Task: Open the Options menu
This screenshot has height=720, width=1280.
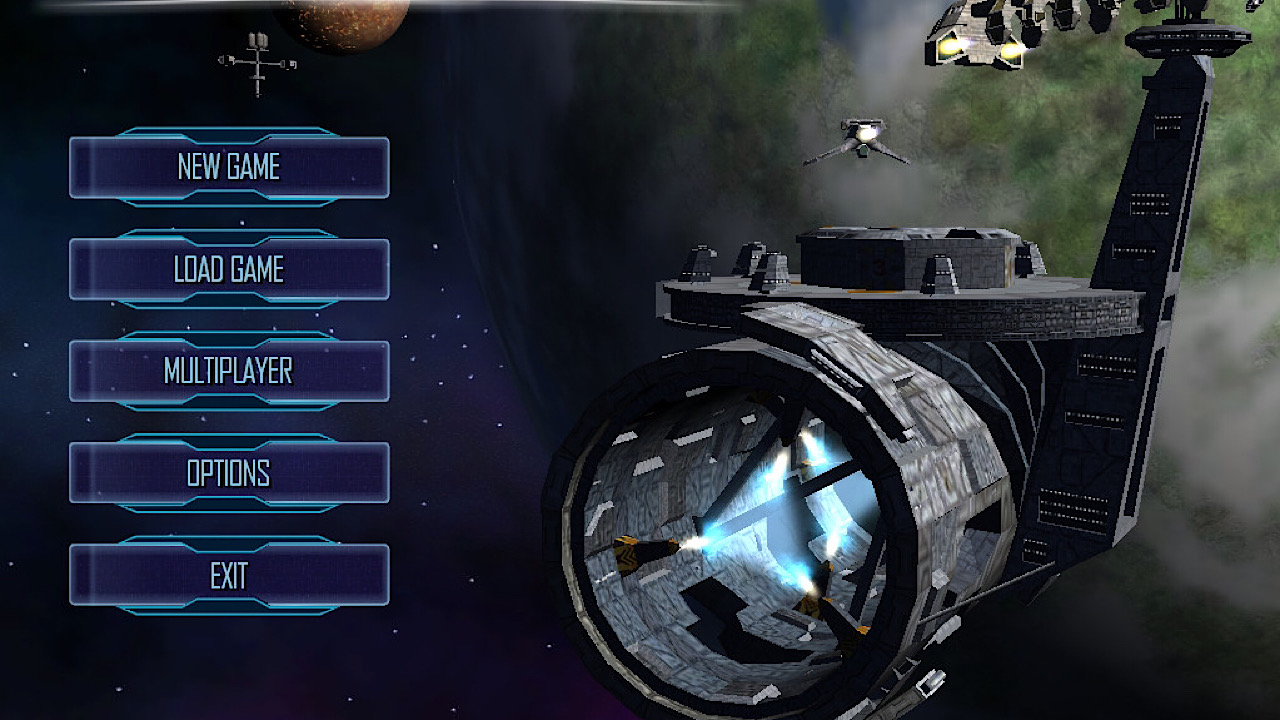Action: point(229,473)
